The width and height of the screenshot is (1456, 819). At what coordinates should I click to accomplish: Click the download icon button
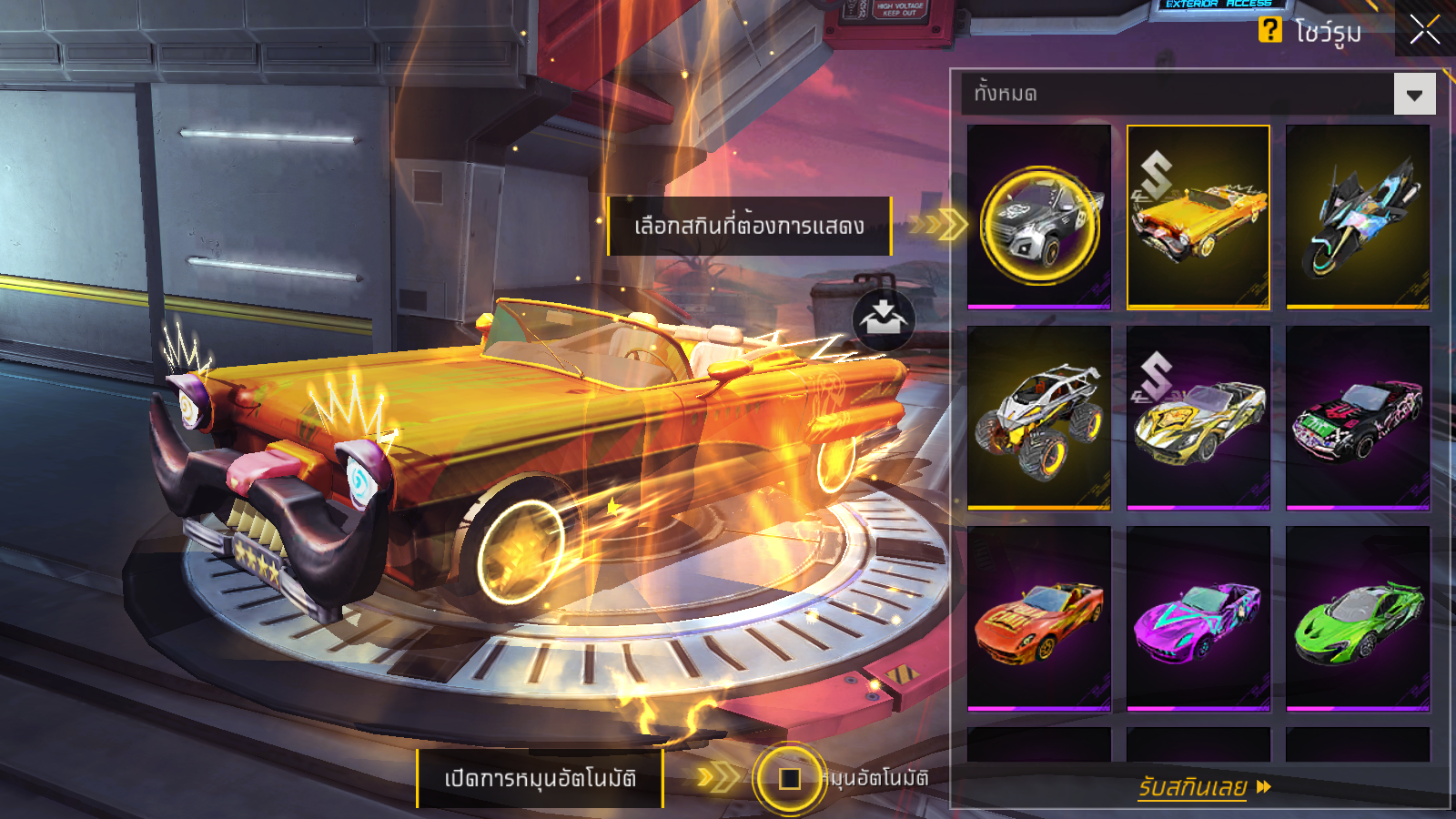[x=883, y=319]
